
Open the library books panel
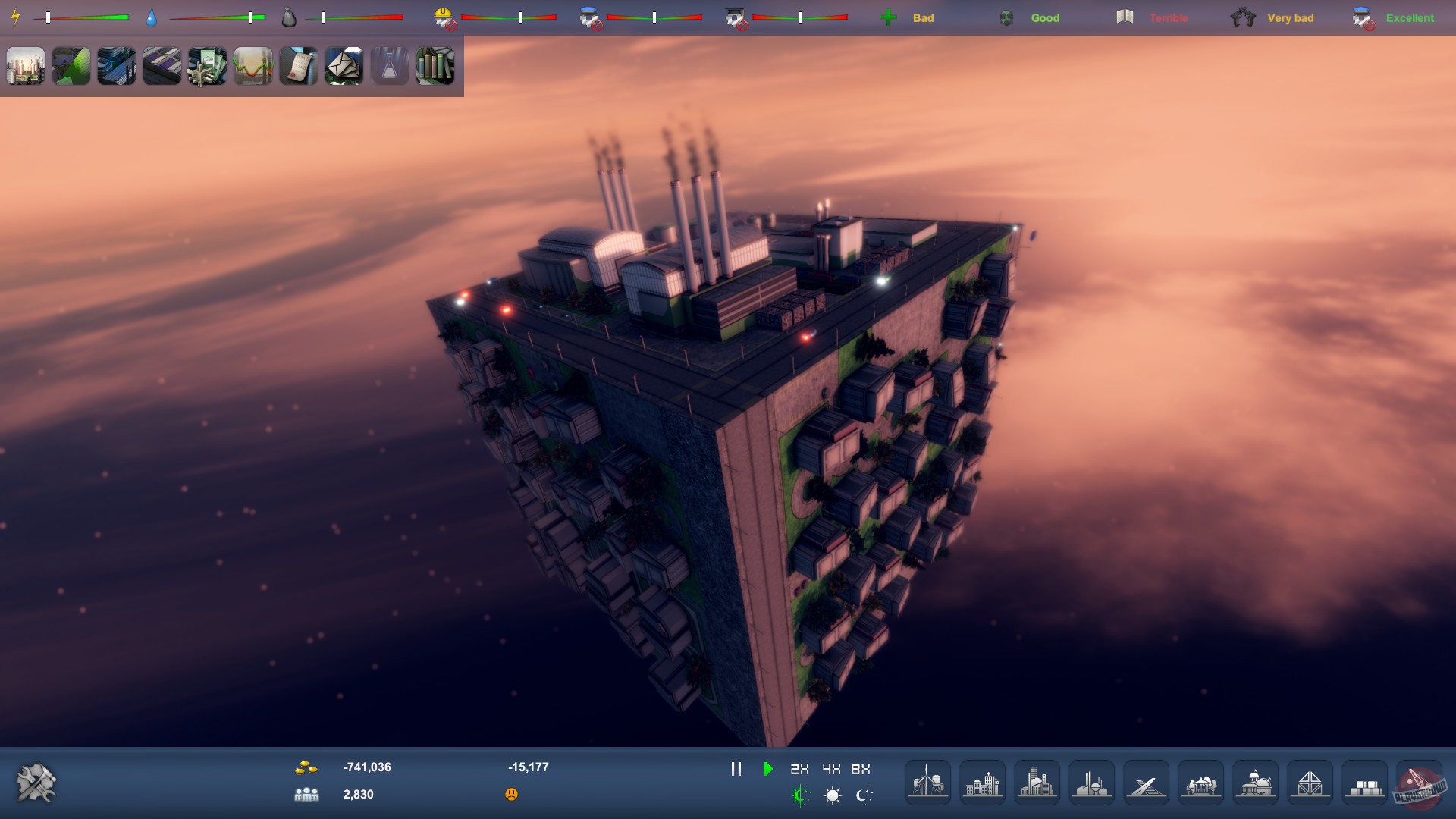tap(435, 67)
